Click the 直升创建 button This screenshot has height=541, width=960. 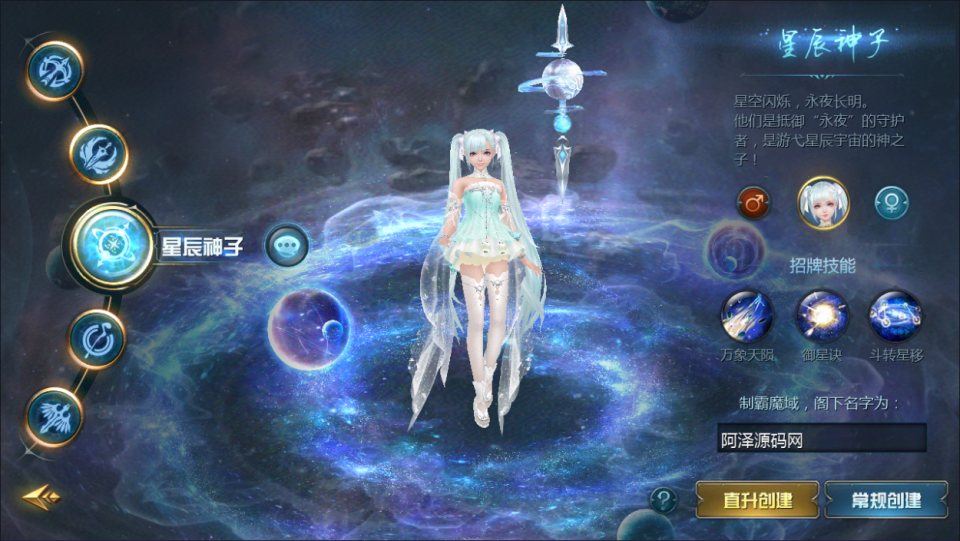pyautogui.click(x=757, y=499)
